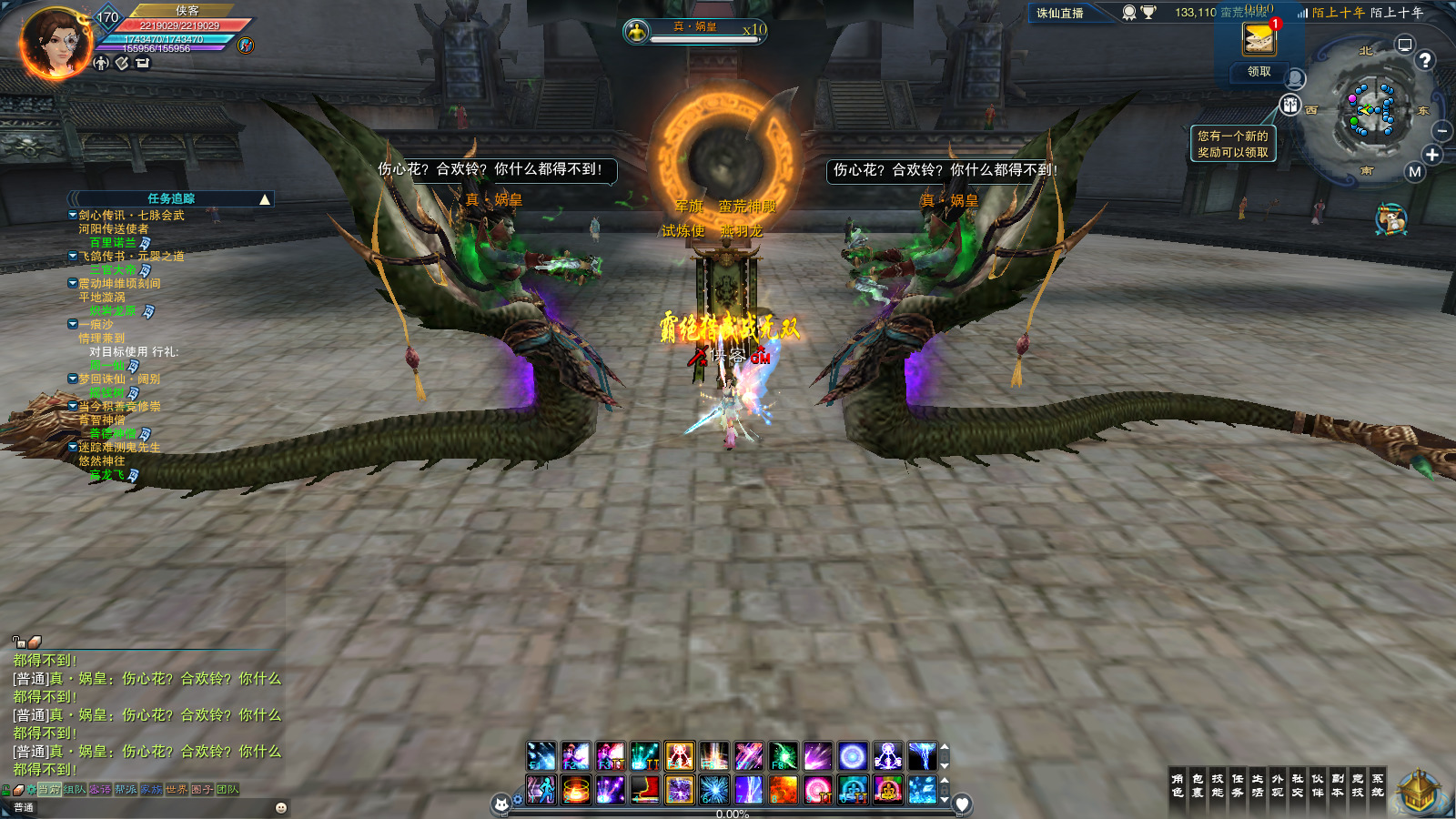This screenshot has height=819, width=1456.
Task: Open the 系统 system menu
Action: [1378, 785]
